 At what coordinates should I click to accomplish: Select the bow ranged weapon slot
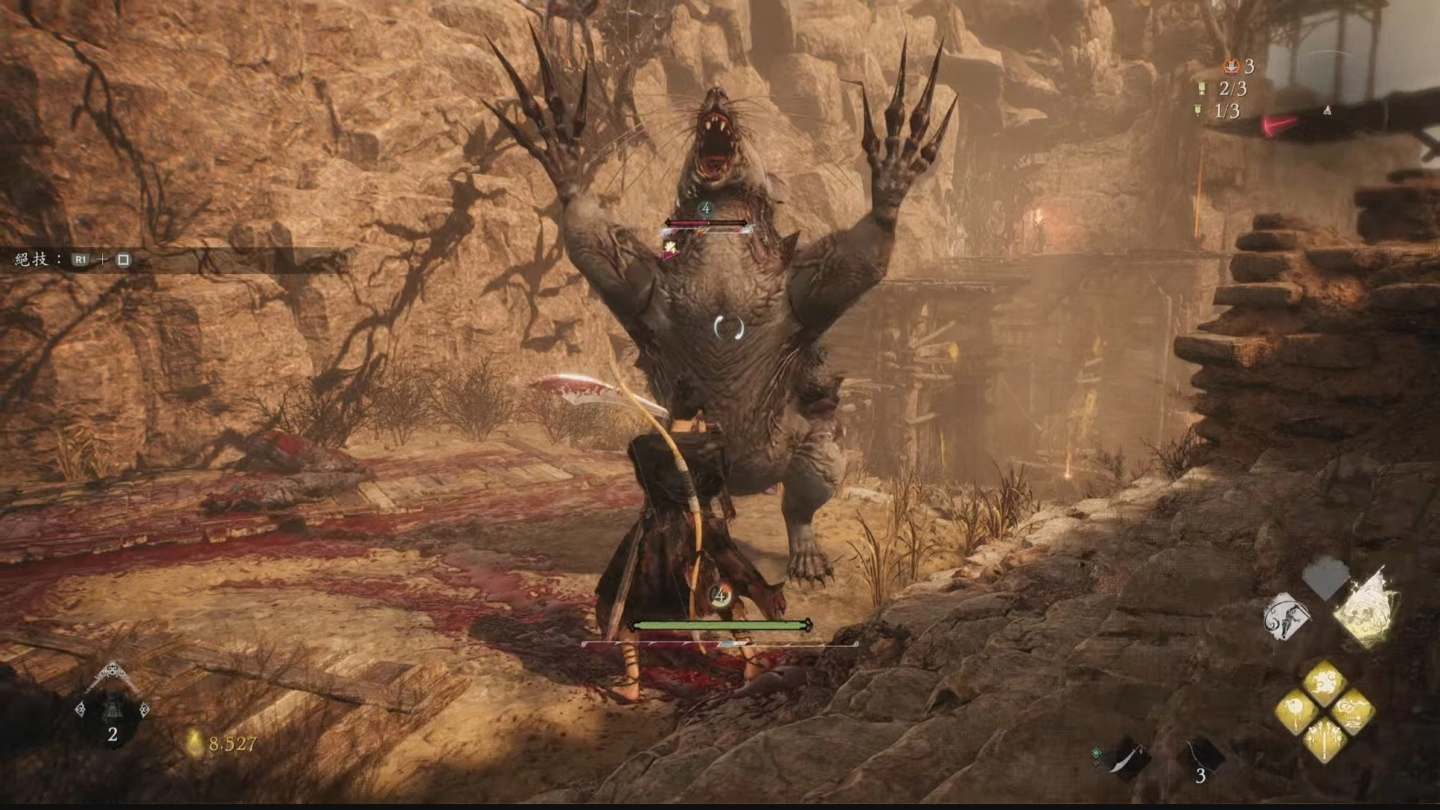tap(1200, 756)
